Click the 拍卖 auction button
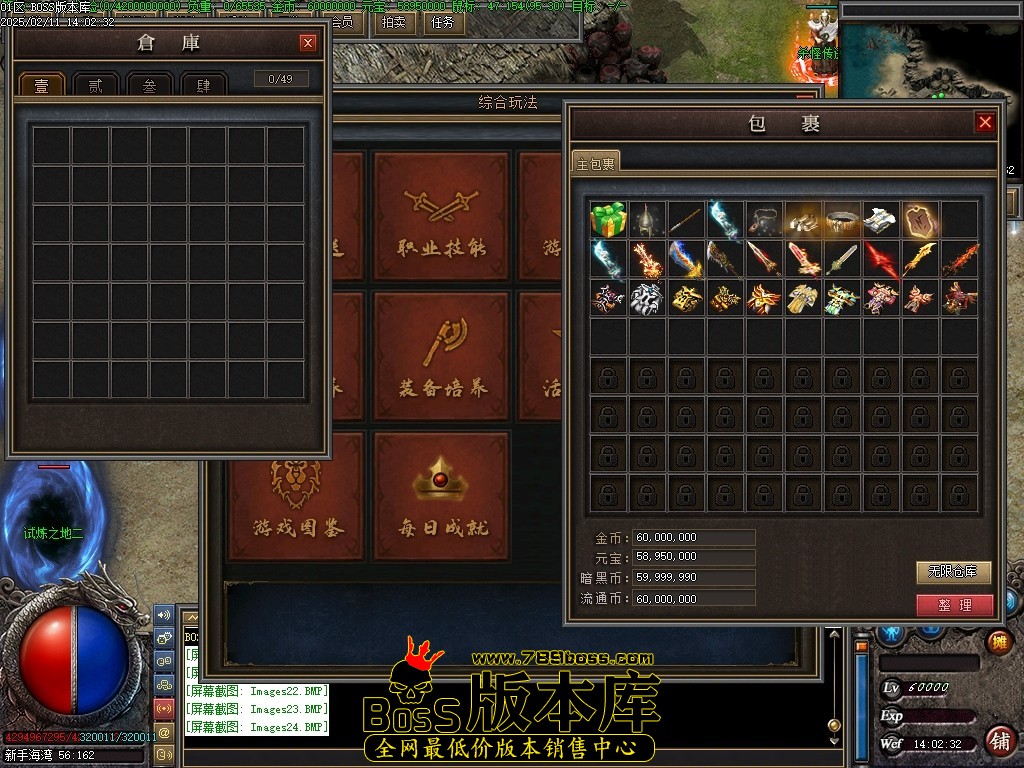Viewport: 1024px width, 768px height. [x=394, y=22]
